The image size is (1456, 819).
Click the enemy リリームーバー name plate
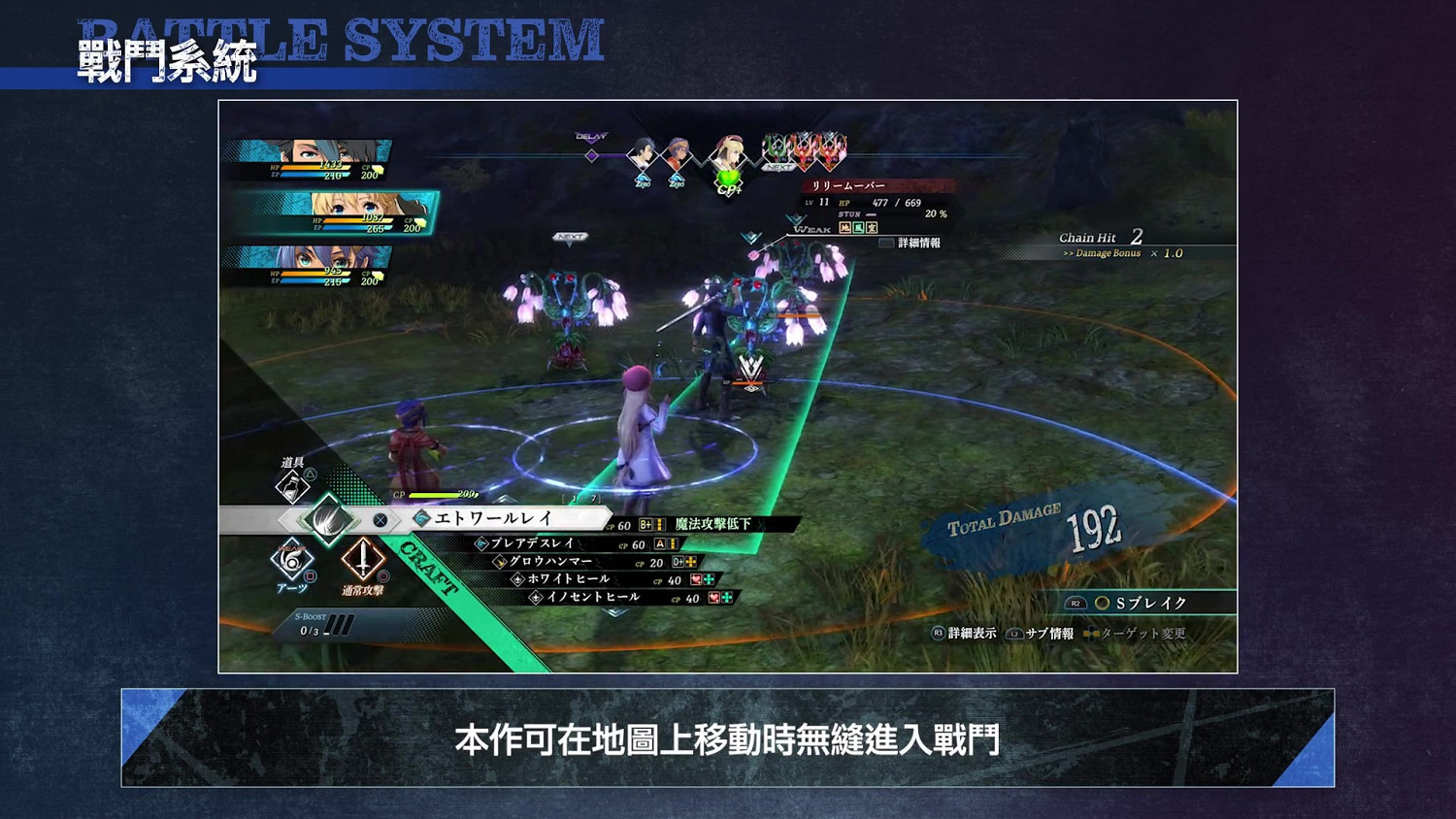(x=849, y=185)
